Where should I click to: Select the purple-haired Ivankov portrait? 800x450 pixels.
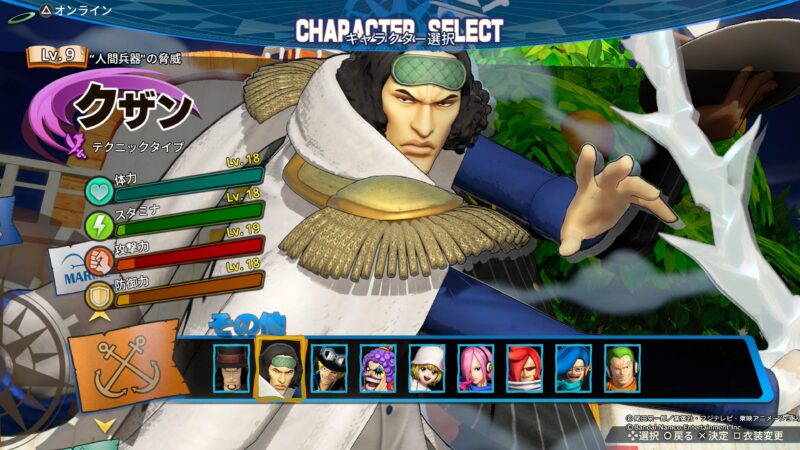378,367
